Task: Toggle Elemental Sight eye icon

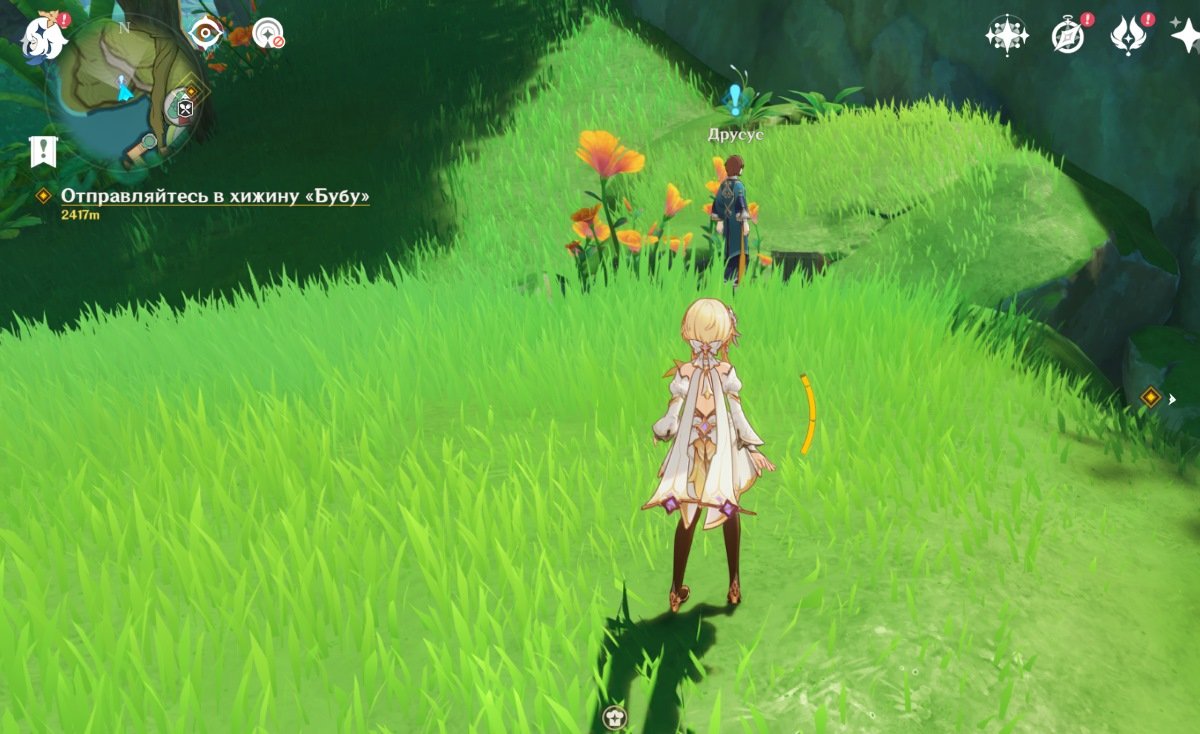Action: pyautogui.click(x=206, y=33)
